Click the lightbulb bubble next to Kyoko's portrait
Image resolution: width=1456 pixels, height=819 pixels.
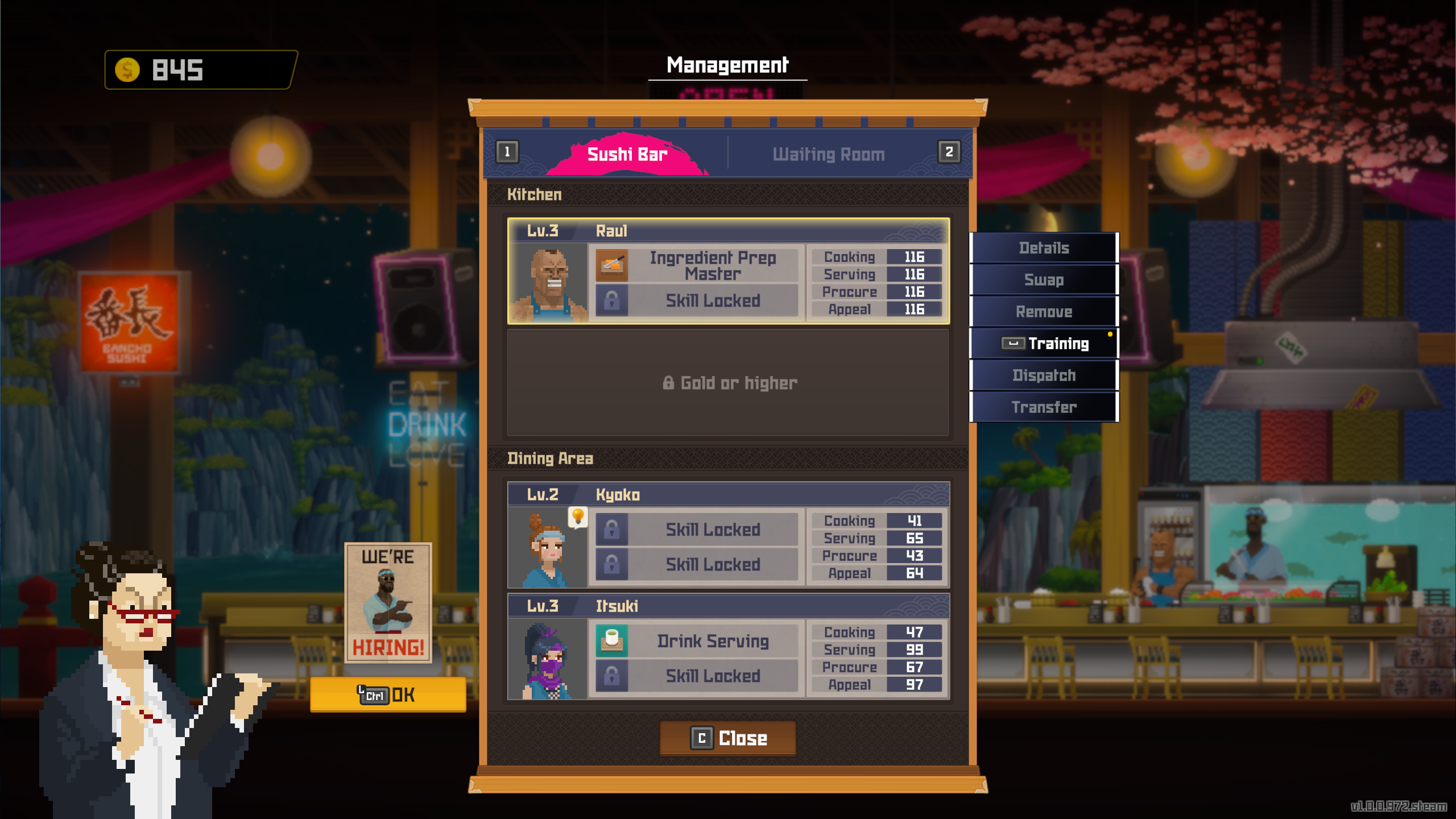click(579, 516)
